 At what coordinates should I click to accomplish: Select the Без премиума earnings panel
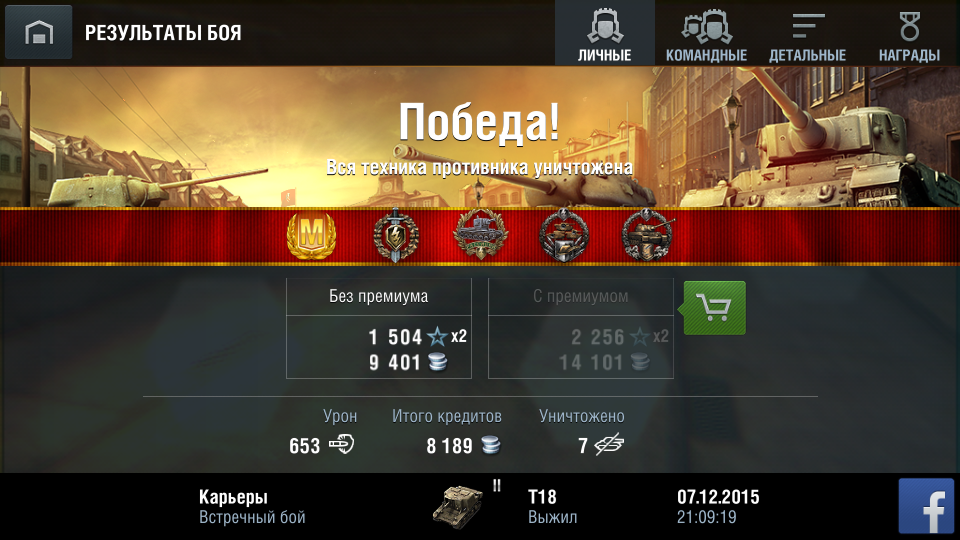tap(379, 329)
